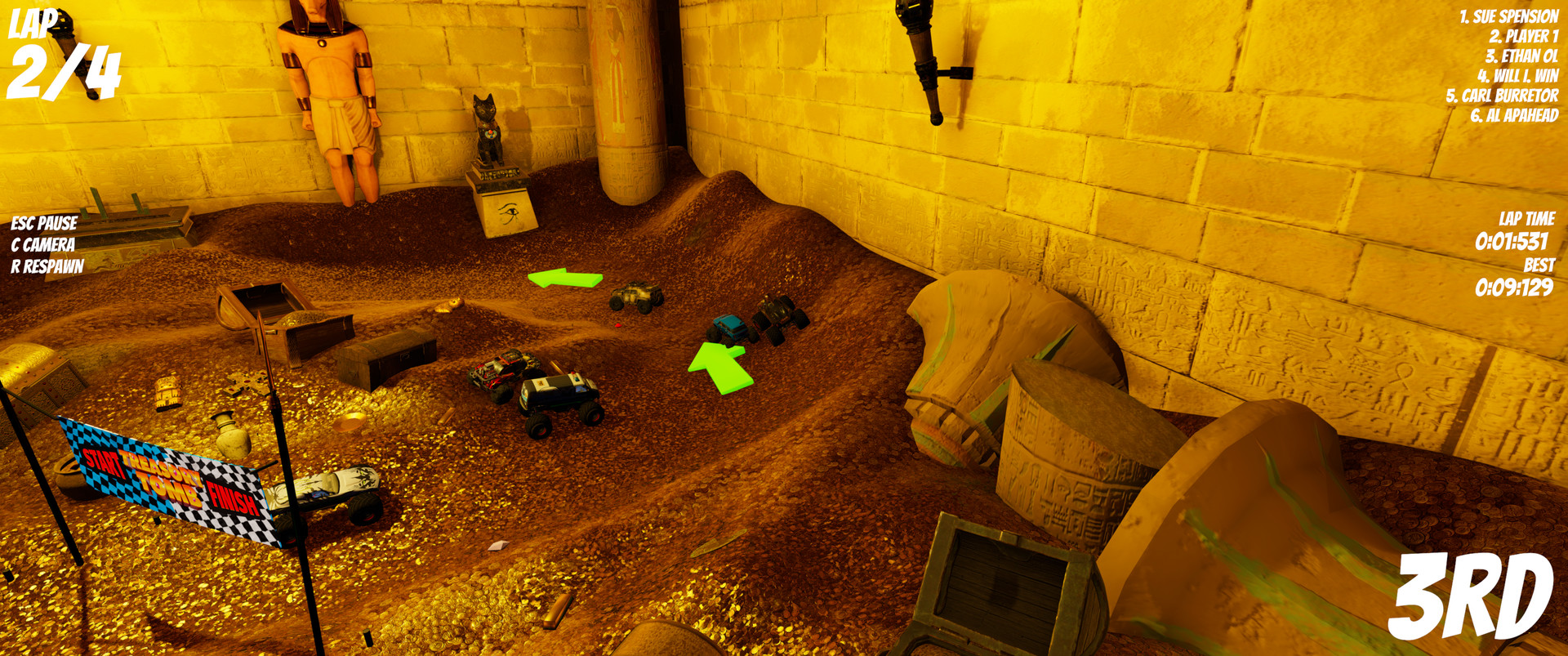Select PLAYER 1 on the leaderboard
This screenshot has height=656, width=1568.
[1524, 37]
